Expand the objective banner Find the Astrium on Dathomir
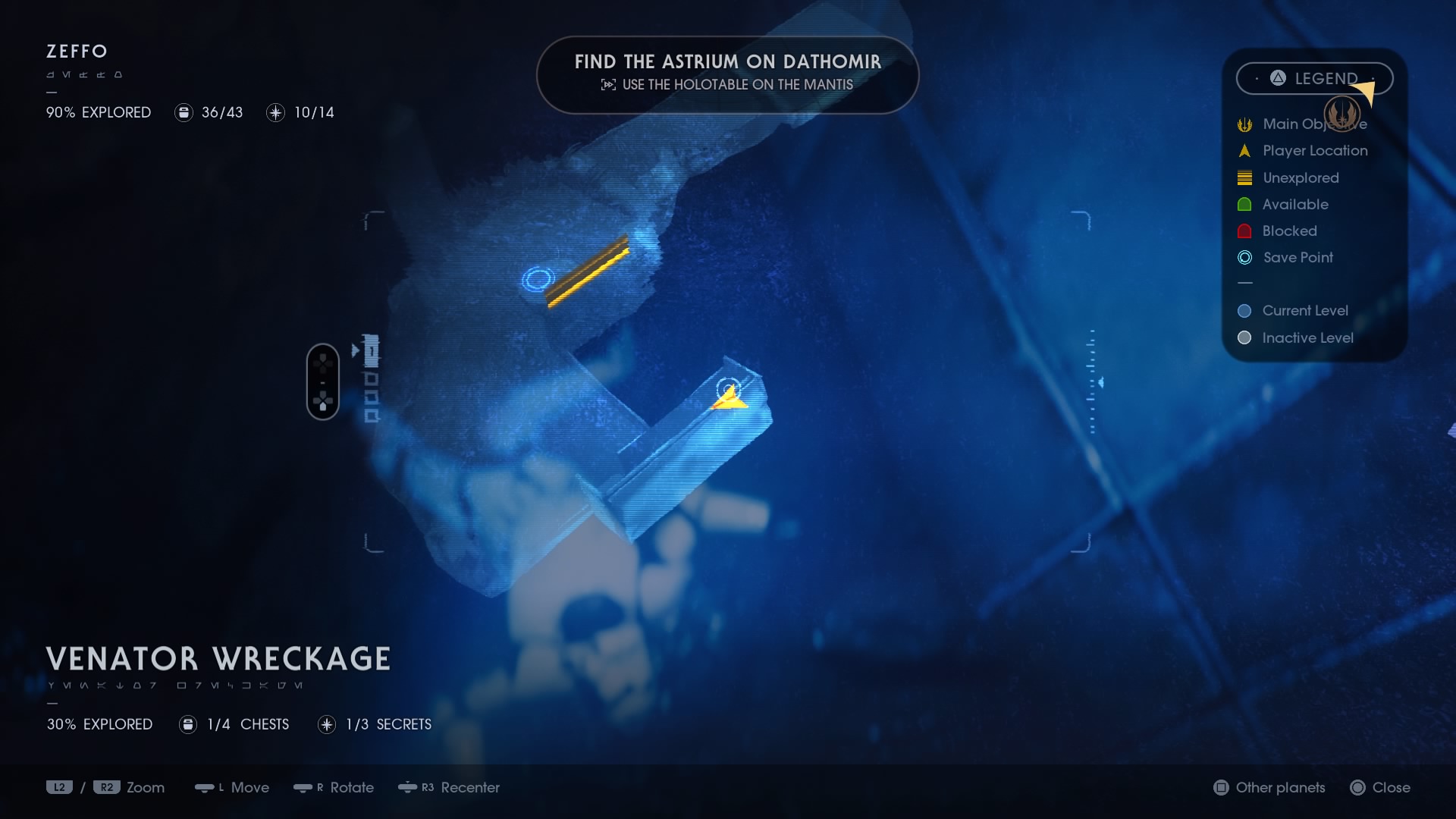Screen dimensions: 1456x819 [727, 74]
